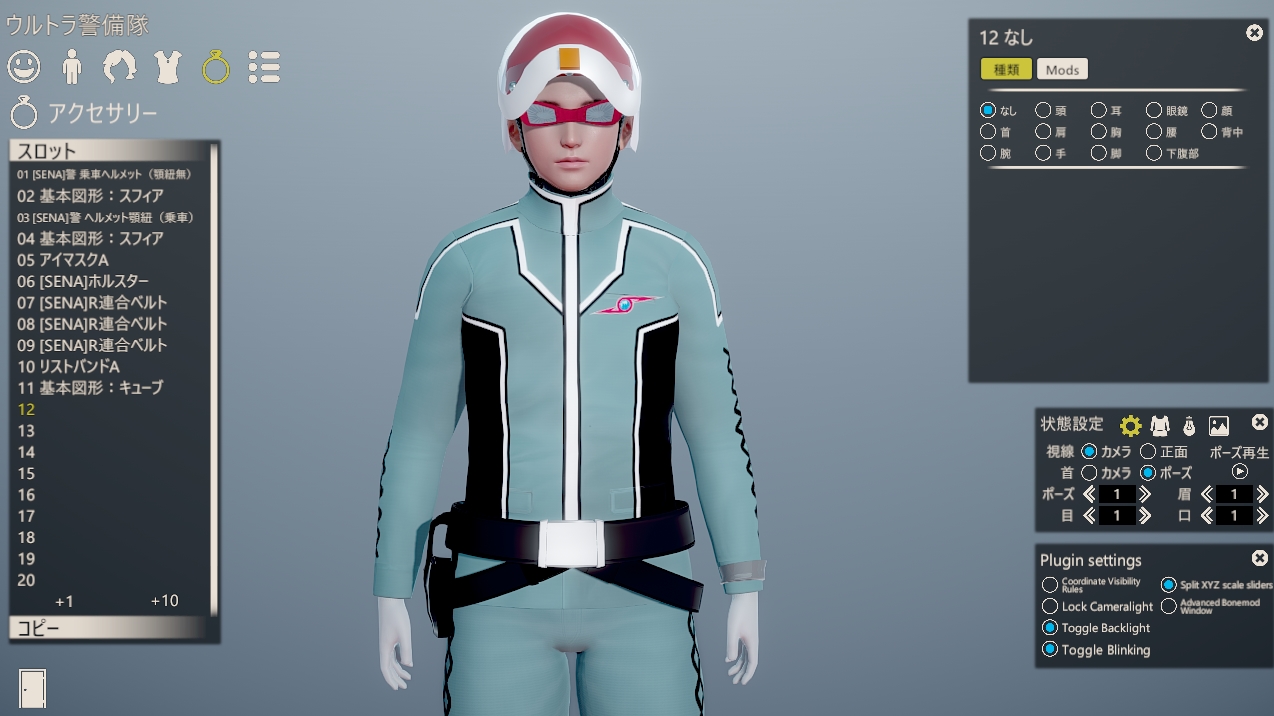This screenshot has height=716, width=1274.
Task: Set 視線 gaze to 正面
Action: click(x=1148, y=452)
